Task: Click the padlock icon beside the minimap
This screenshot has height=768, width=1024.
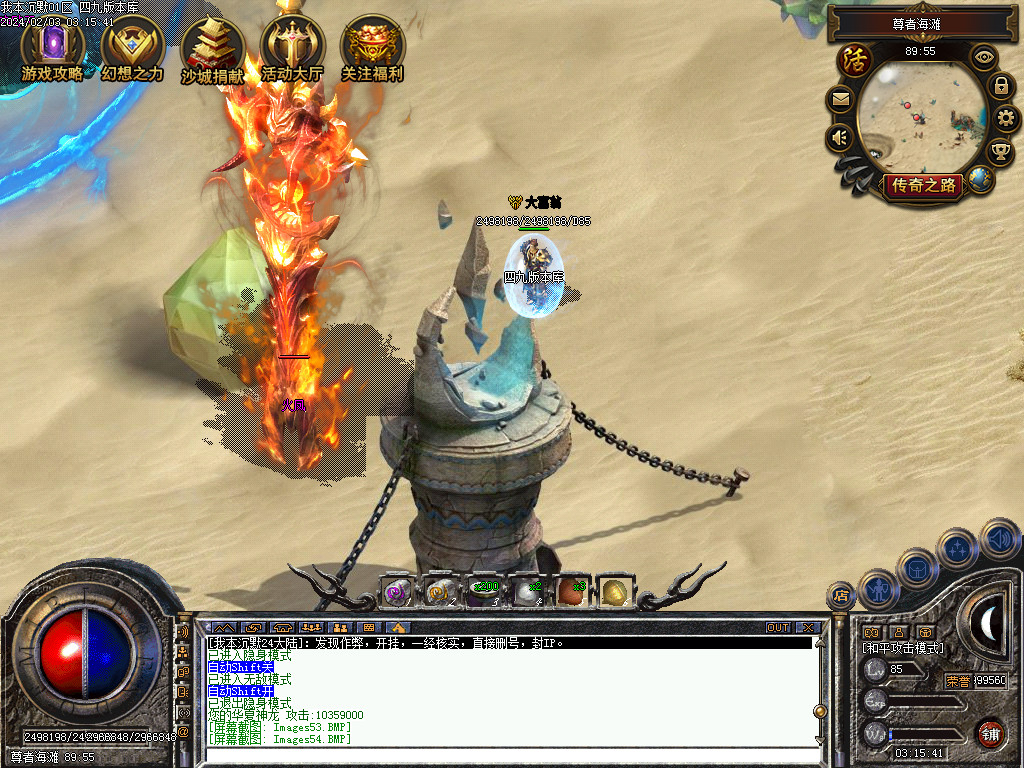Action: tap(1001, 86)
